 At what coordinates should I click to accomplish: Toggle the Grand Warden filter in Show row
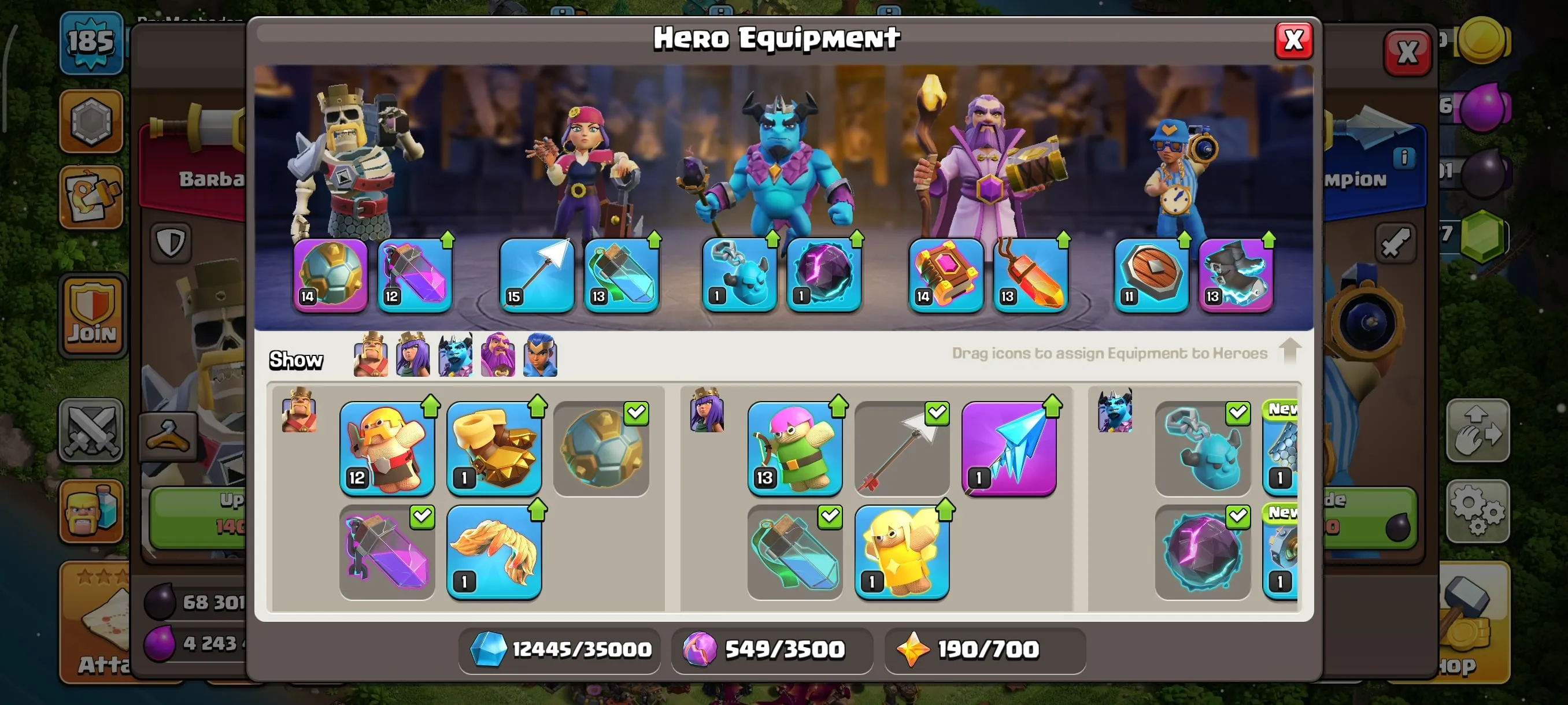[x=498, y=356]
